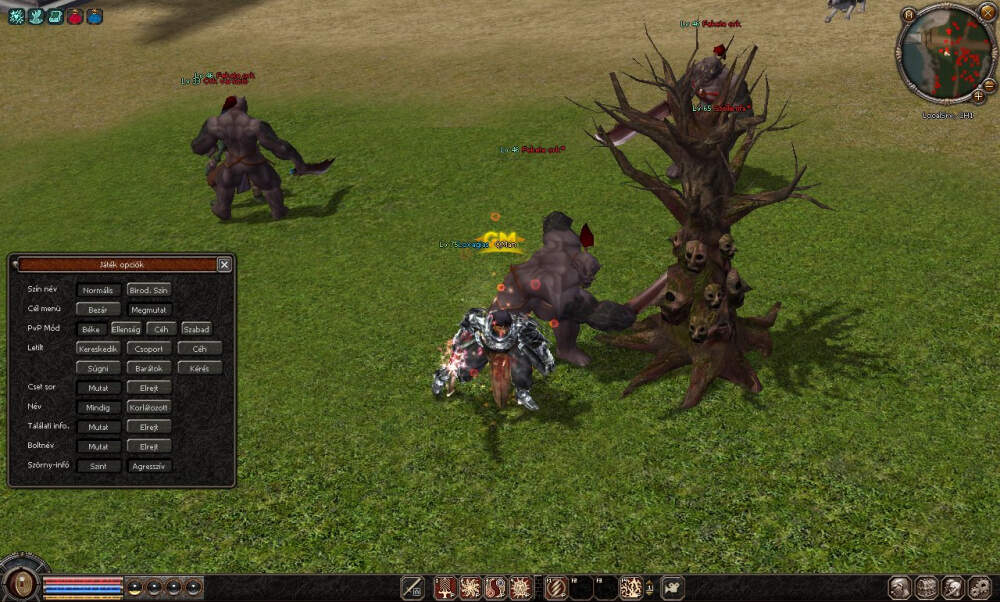This screenshot has width=1000, height=602.
Task: Select the Normális name color option
Action: point(98,290)
